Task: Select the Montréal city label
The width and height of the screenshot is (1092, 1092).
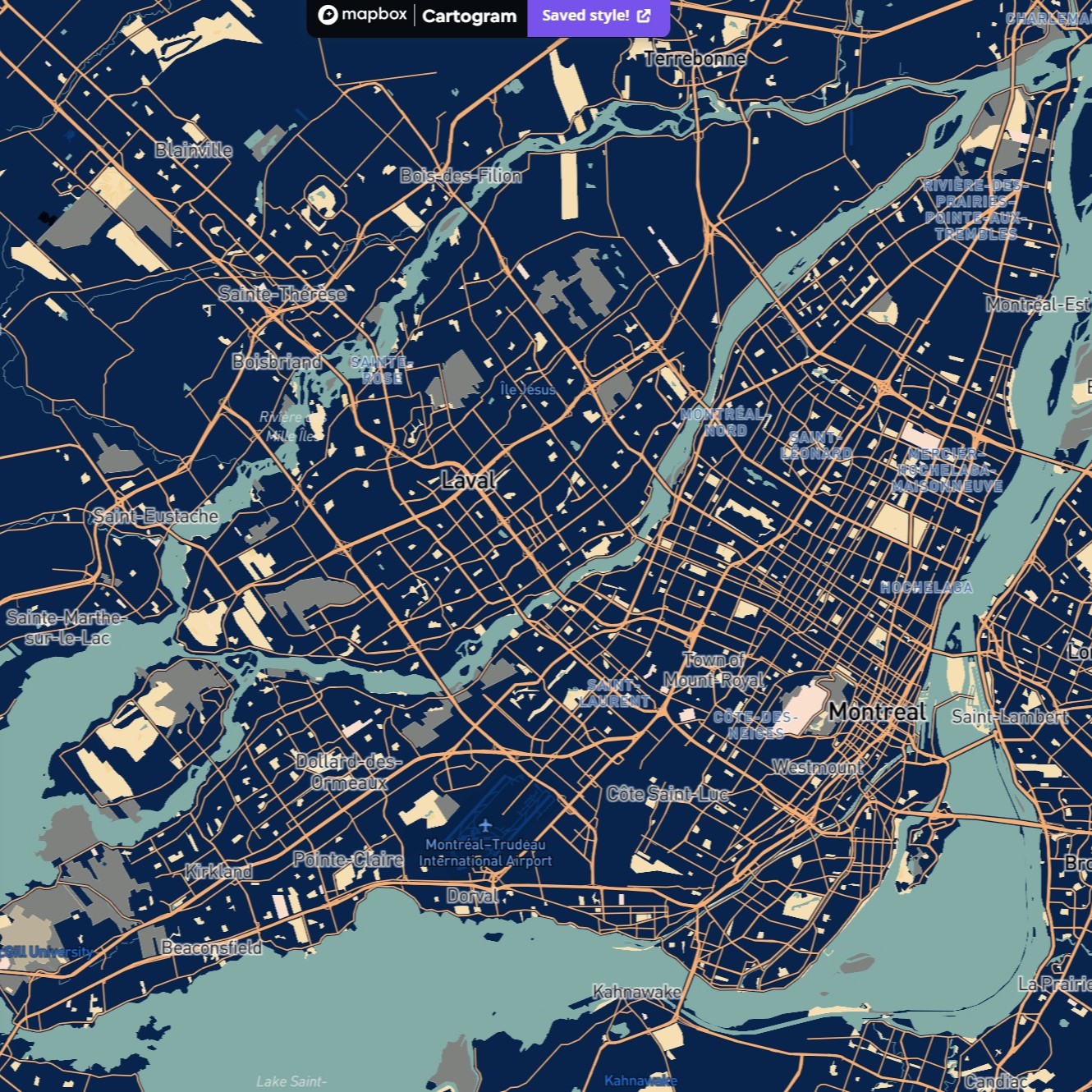Action: tap(879, 712)
